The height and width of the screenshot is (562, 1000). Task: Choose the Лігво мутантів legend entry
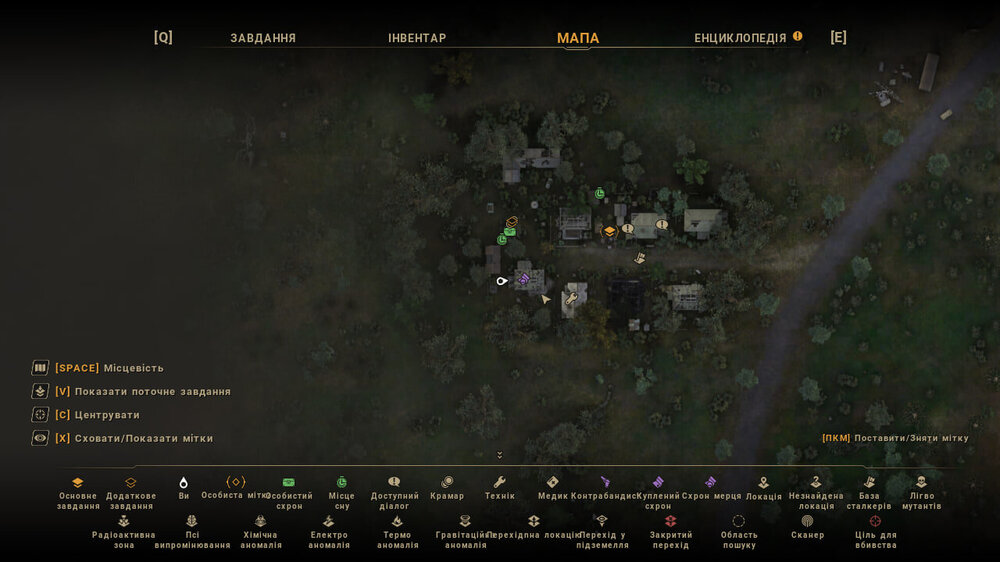[921, 493]
